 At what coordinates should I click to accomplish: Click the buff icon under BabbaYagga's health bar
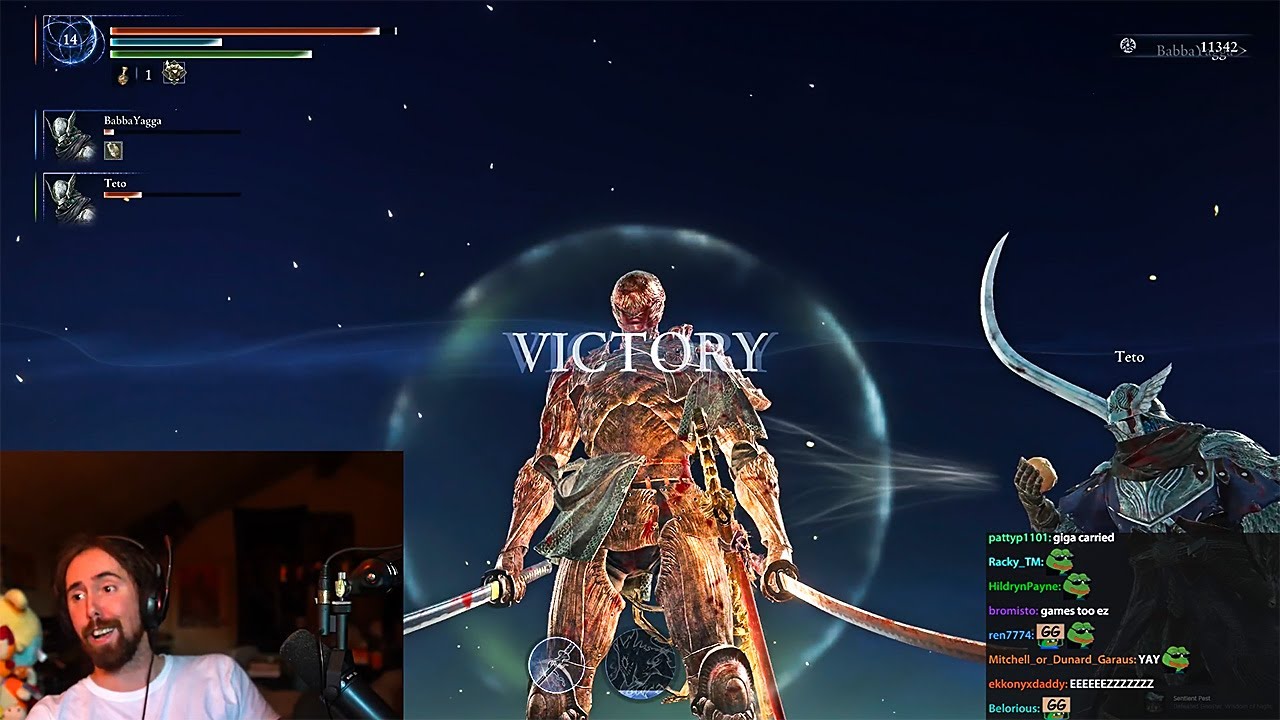[115, 150]
